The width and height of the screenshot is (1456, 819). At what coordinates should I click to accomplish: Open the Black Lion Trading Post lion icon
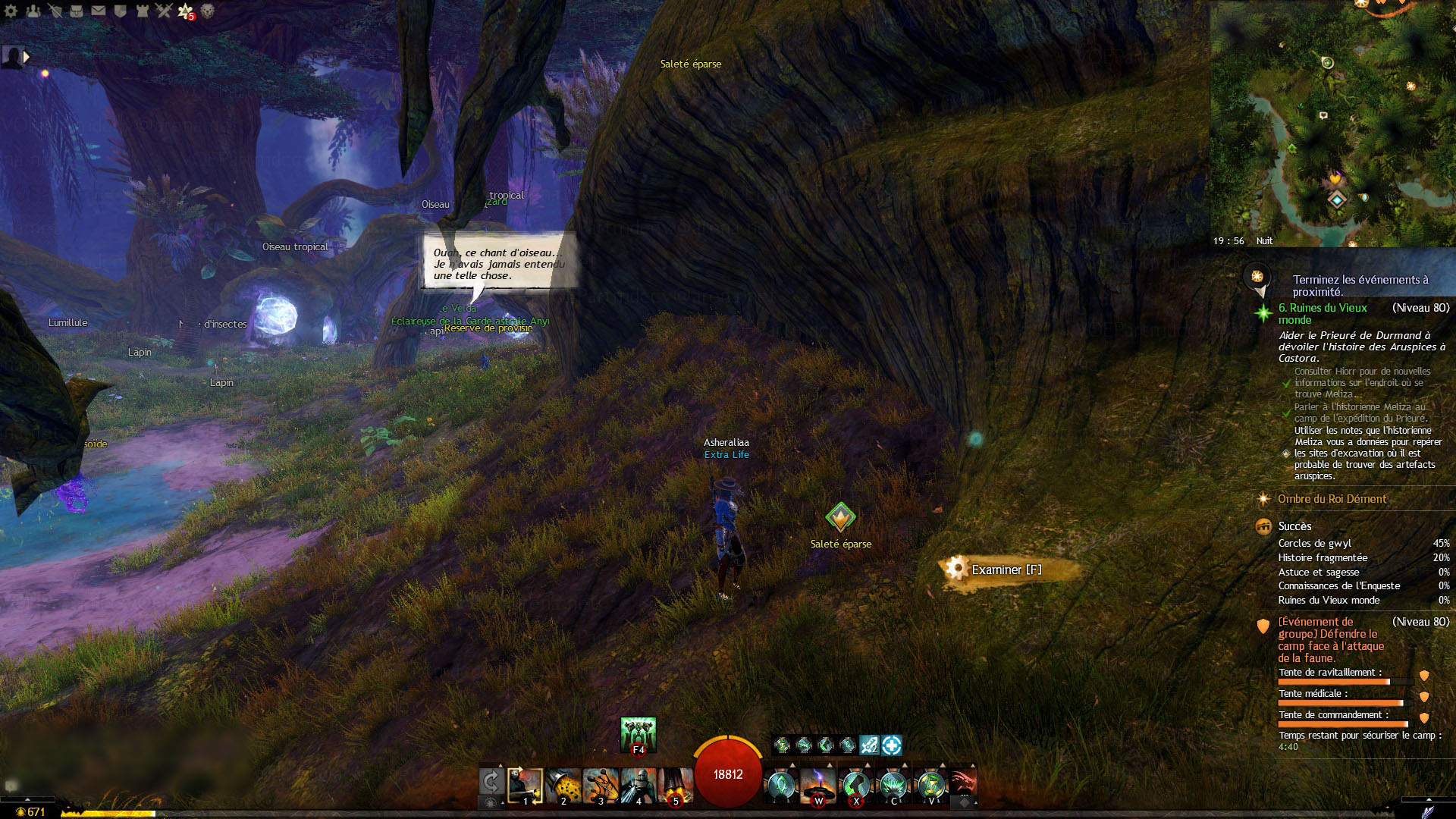pyautogui.click(x=207, y=11)
